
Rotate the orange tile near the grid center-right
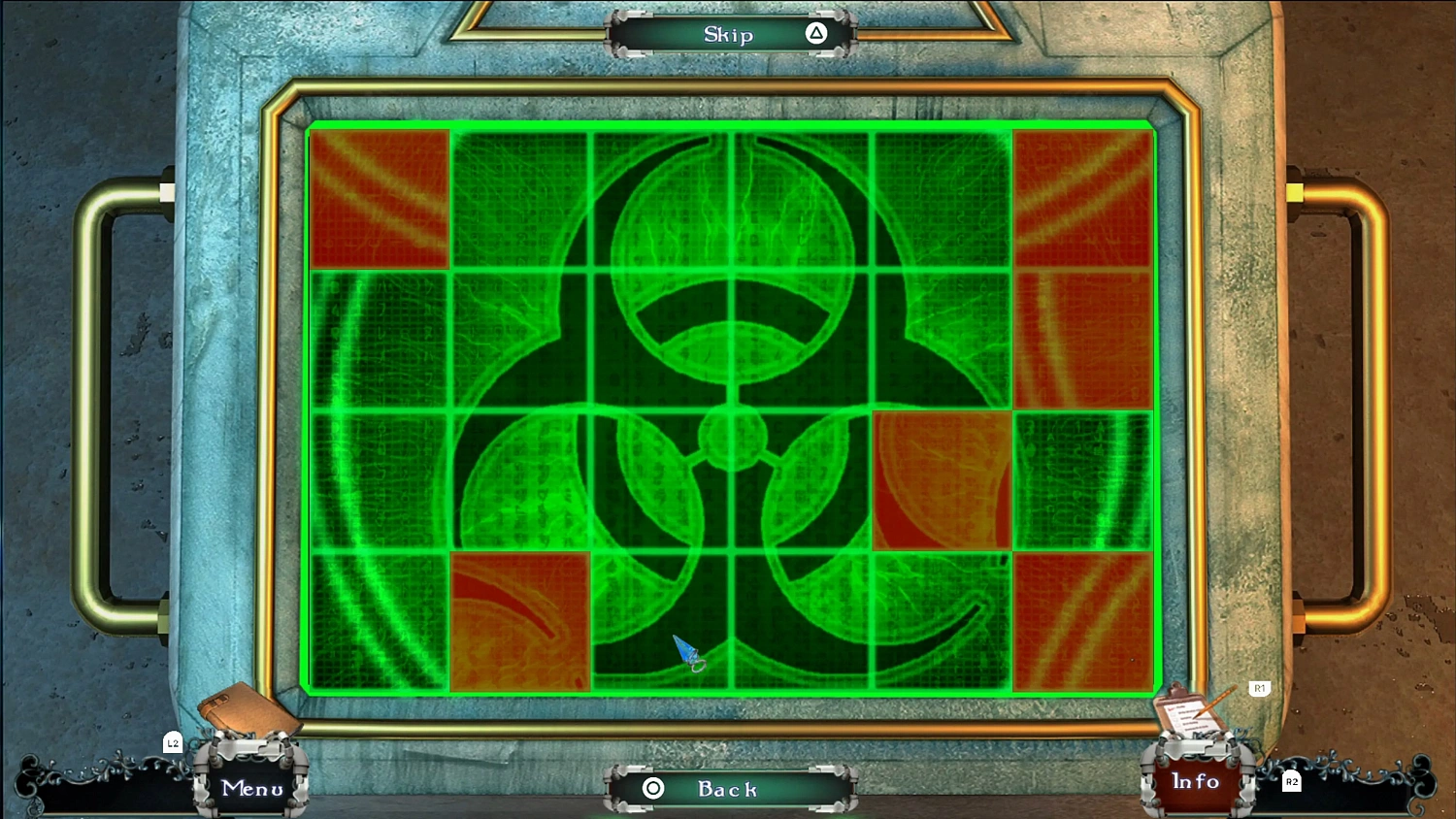click(x=942, y=479)
